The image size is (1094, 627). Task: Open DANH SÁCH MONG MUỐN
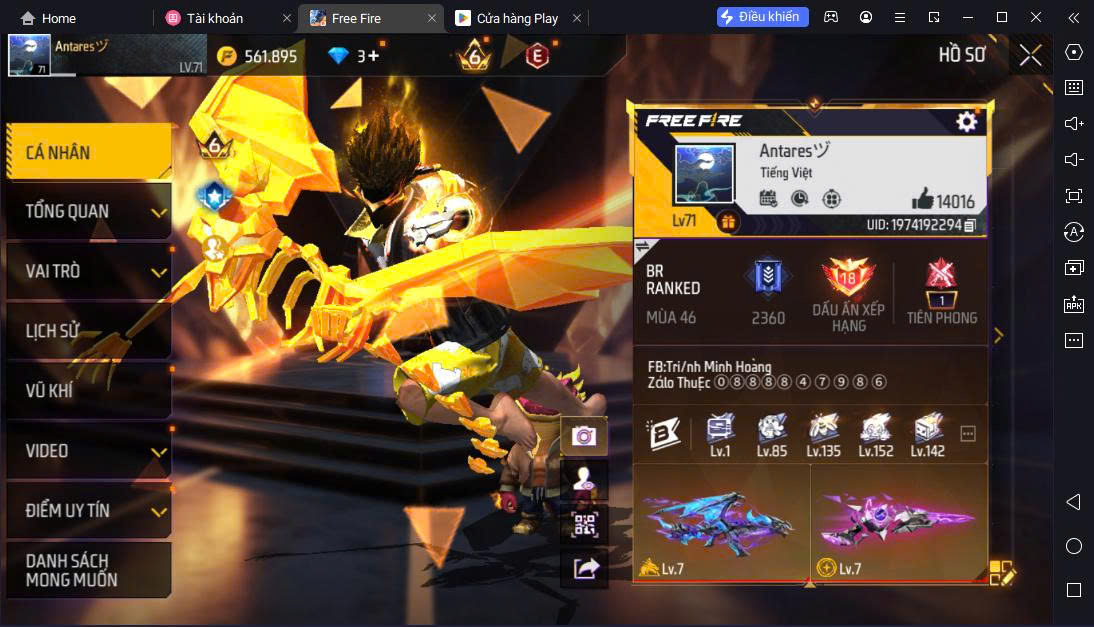[x=88, y=570]
